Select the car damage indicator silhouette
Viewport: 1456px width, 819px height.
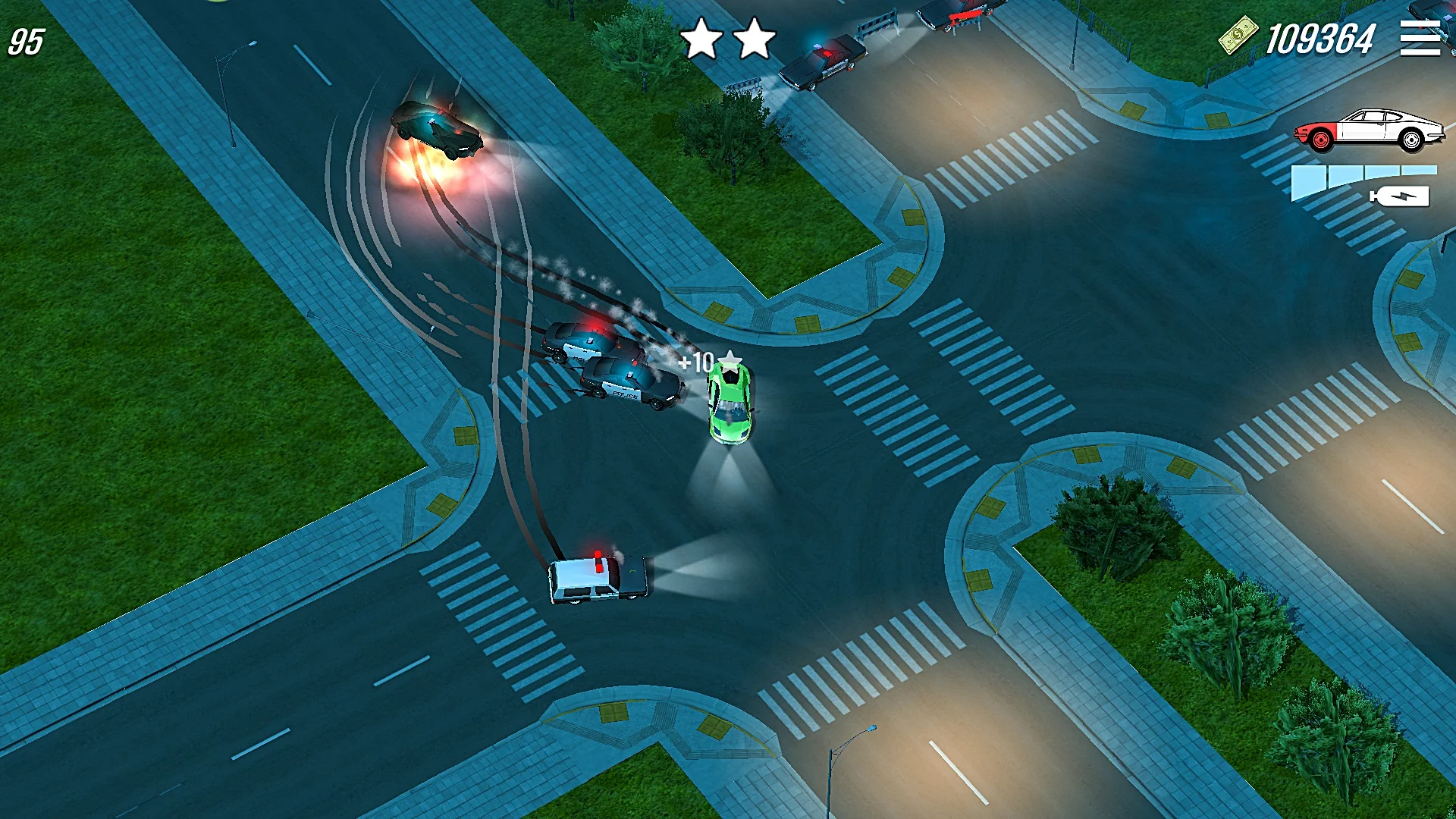[1369, 129]
